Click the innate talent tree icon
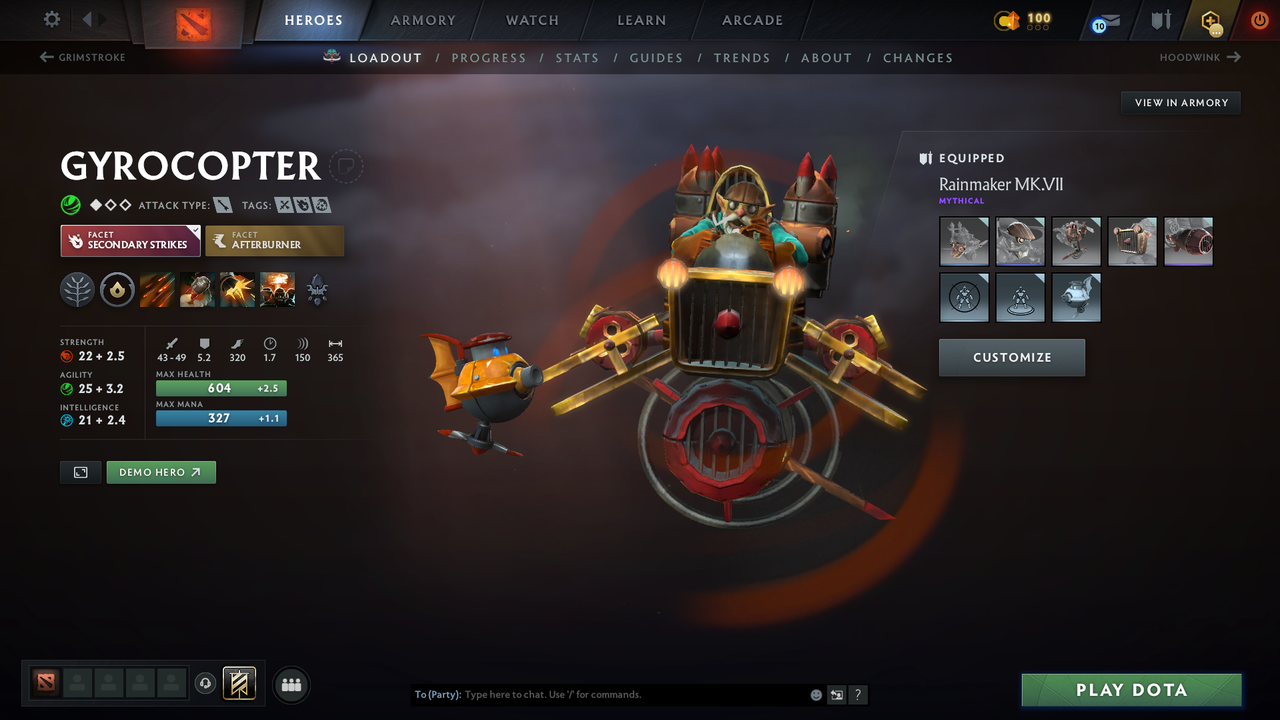 coord(77,290)
